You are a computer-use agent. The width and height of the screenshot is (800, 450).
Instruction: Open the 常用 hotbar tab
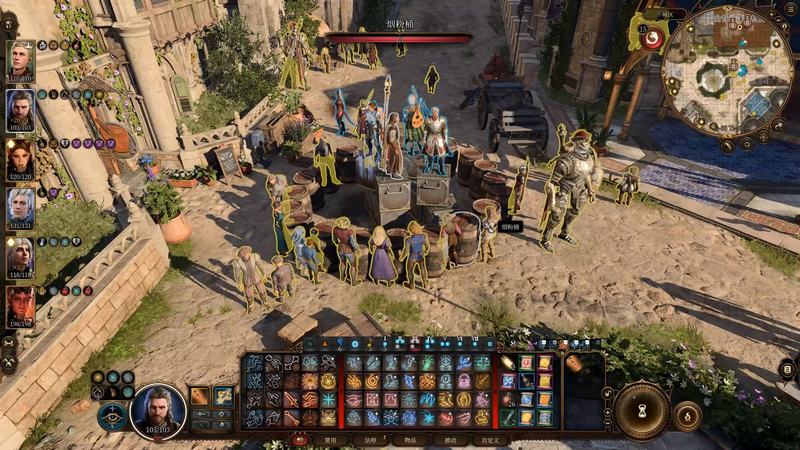pos(330,439)
